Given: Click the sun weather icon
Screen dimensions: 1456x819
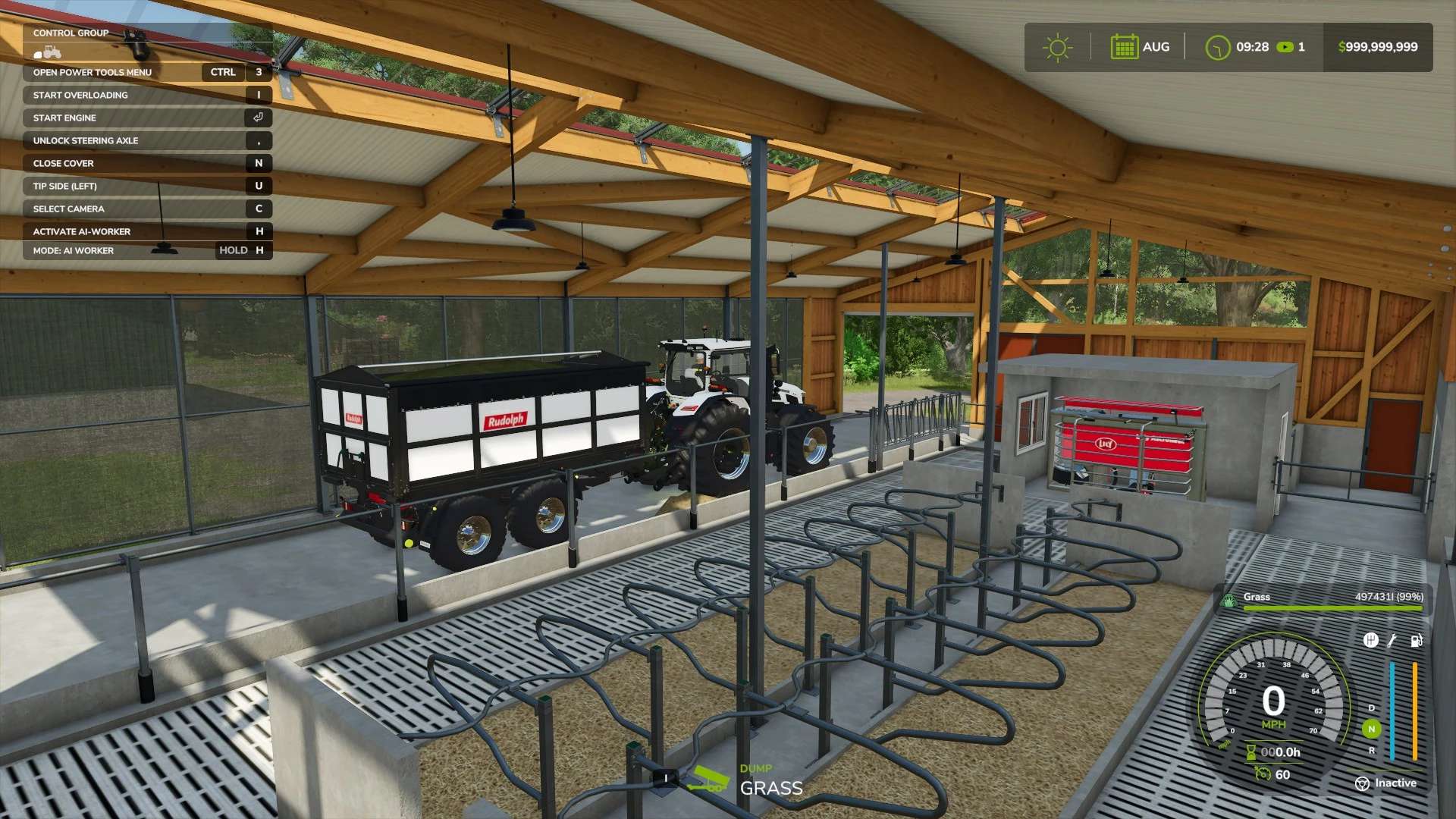Looking at the screenshot, I should [1057, 48].
